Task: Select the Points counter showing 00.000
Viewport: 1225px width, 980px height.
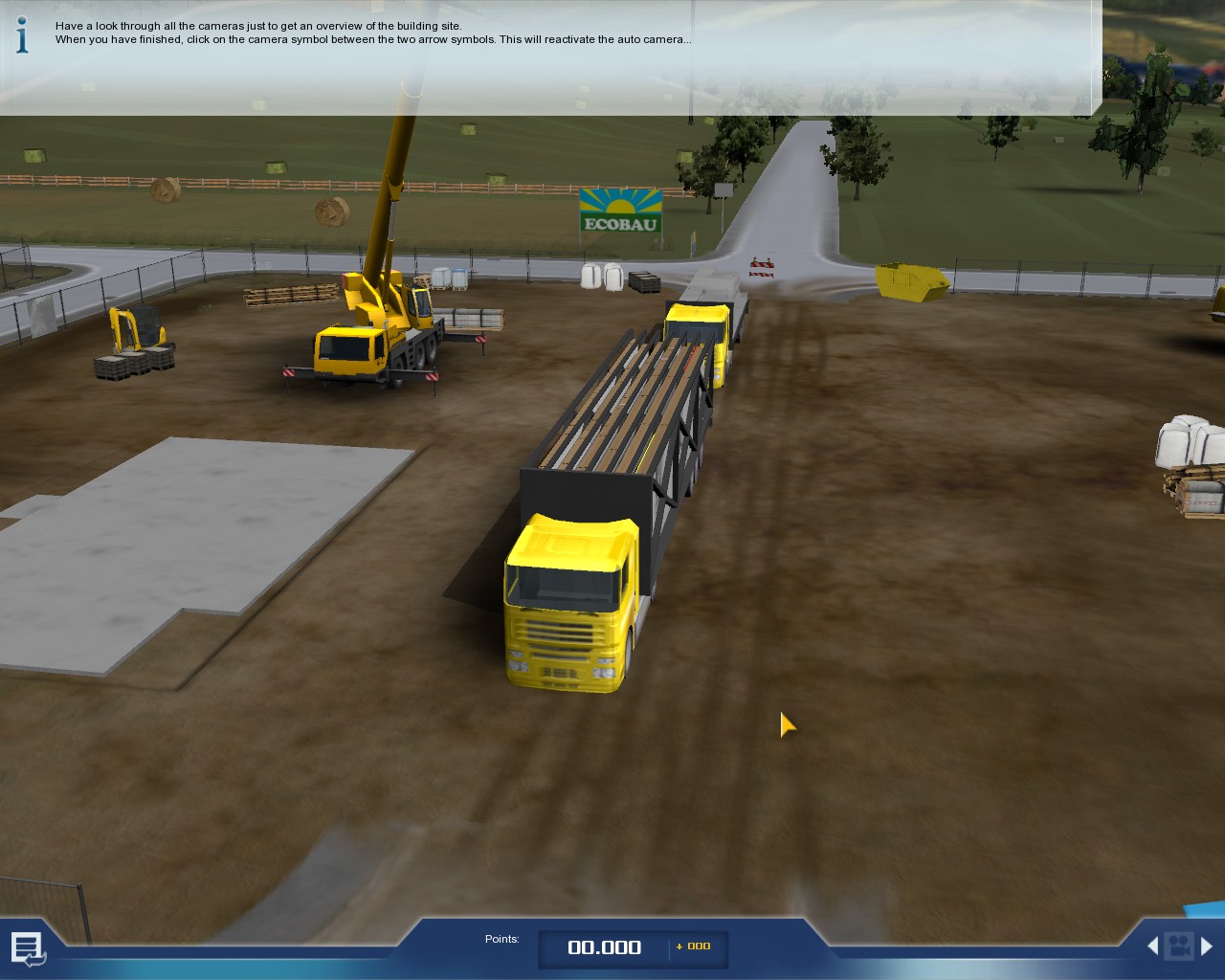Action: pos(604,947)
